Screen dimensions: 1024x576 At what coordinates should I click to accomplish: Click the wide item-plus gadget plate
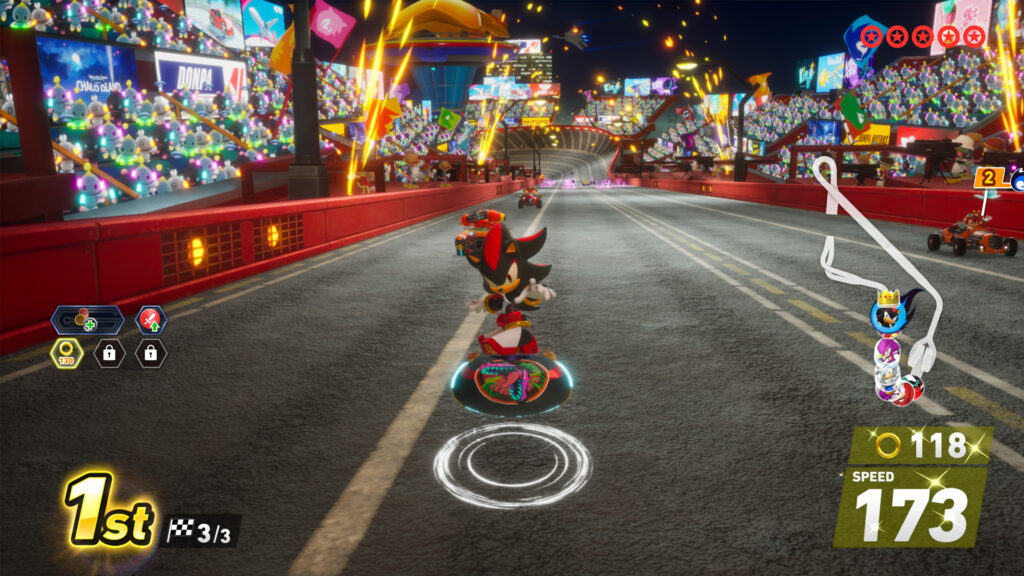coord(87,320)
